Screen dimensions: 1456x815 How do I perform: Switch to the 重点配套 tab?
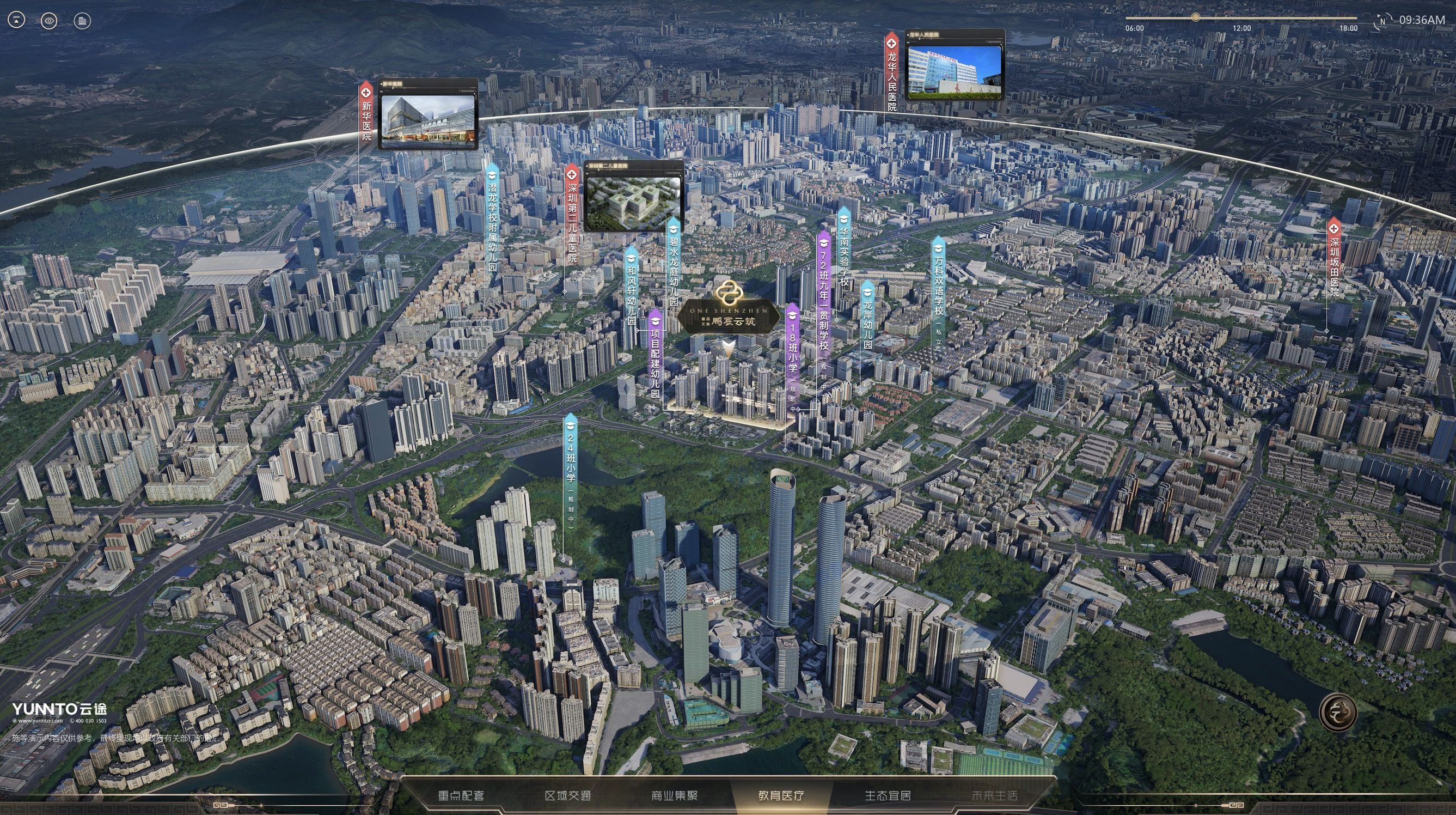coord(461,796)
